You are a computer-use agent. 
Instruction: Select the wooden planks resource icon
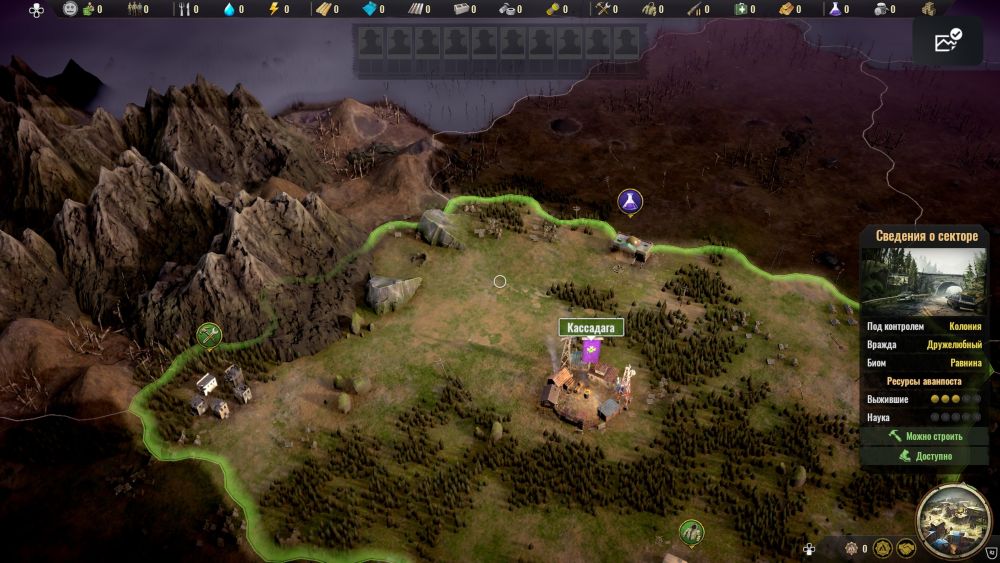click(x=326, y=9)
